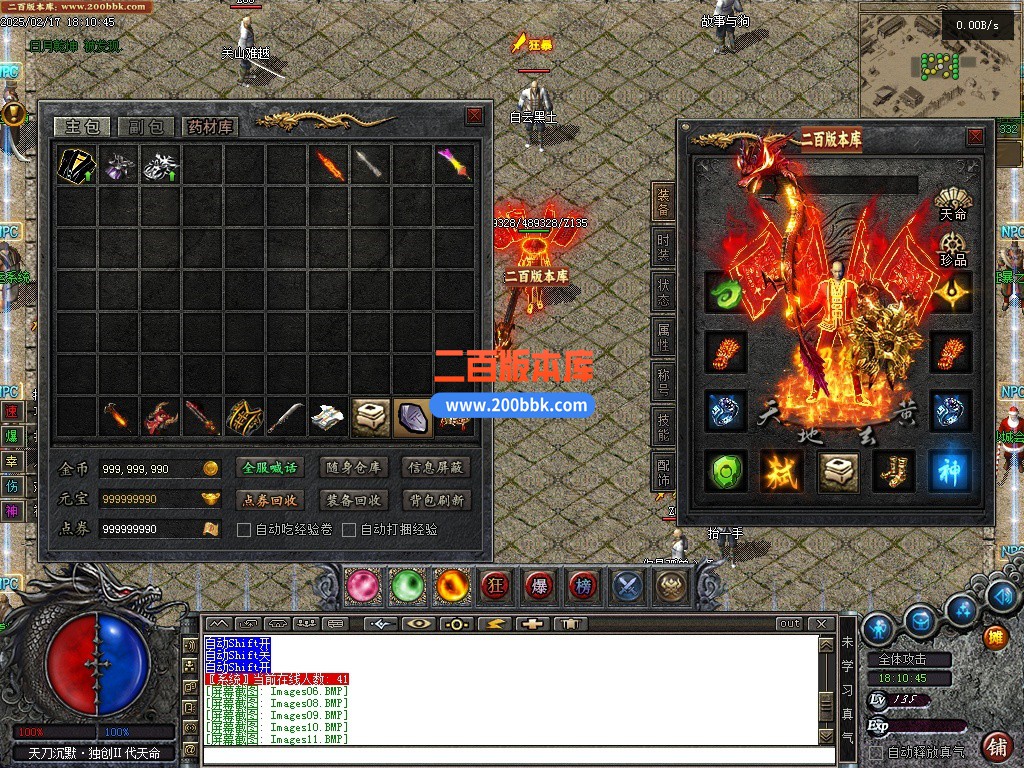Select the blue 神 equipment slot
The width and height of the screenshot is (1024, 768).
tap(951, 471)
